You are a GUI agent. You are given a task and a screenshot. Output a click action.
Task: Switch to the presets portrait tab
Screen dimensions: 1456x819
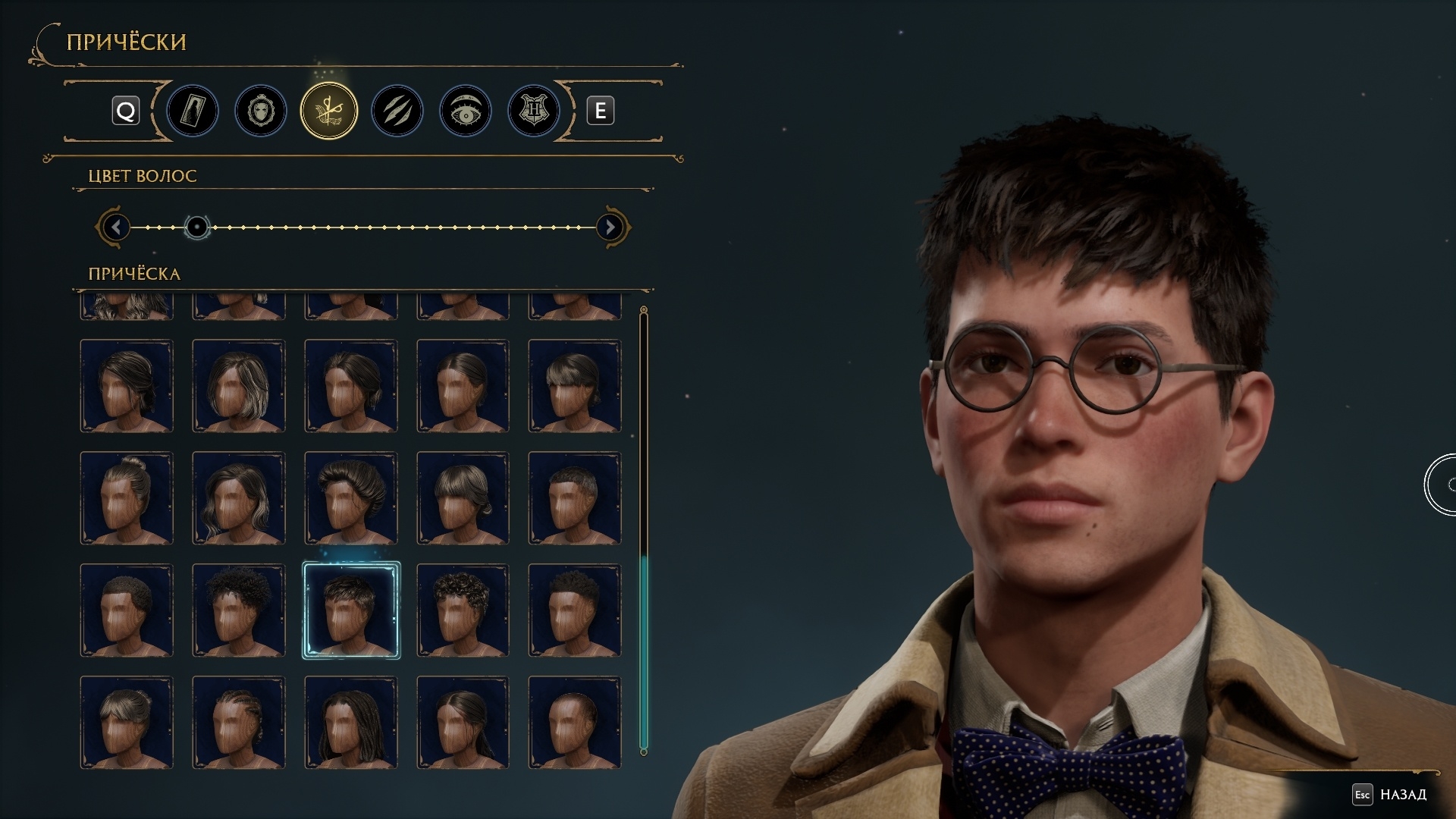(x=193, y=111)
